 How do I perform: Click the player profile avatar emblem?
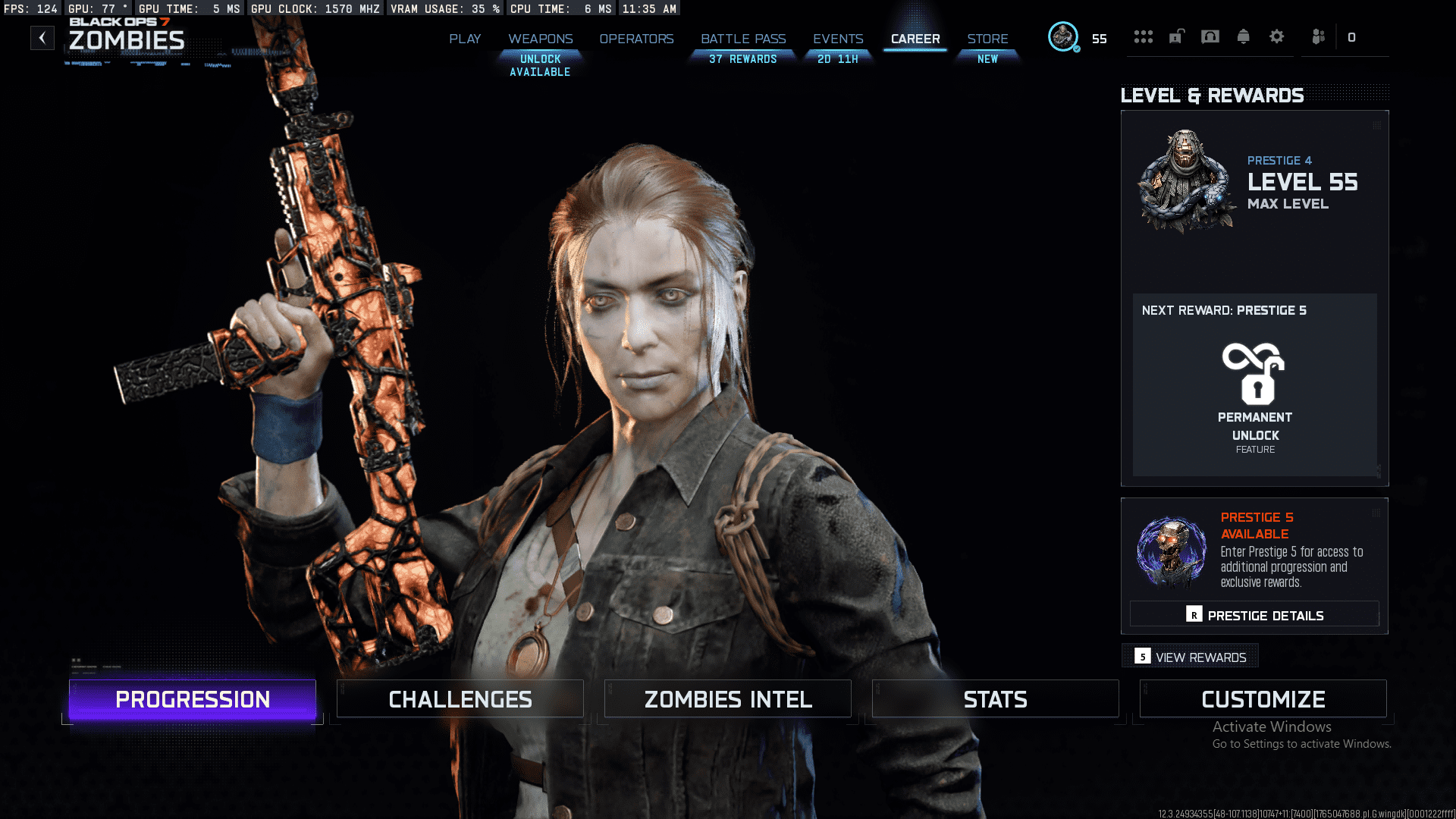pos(1063,36)
